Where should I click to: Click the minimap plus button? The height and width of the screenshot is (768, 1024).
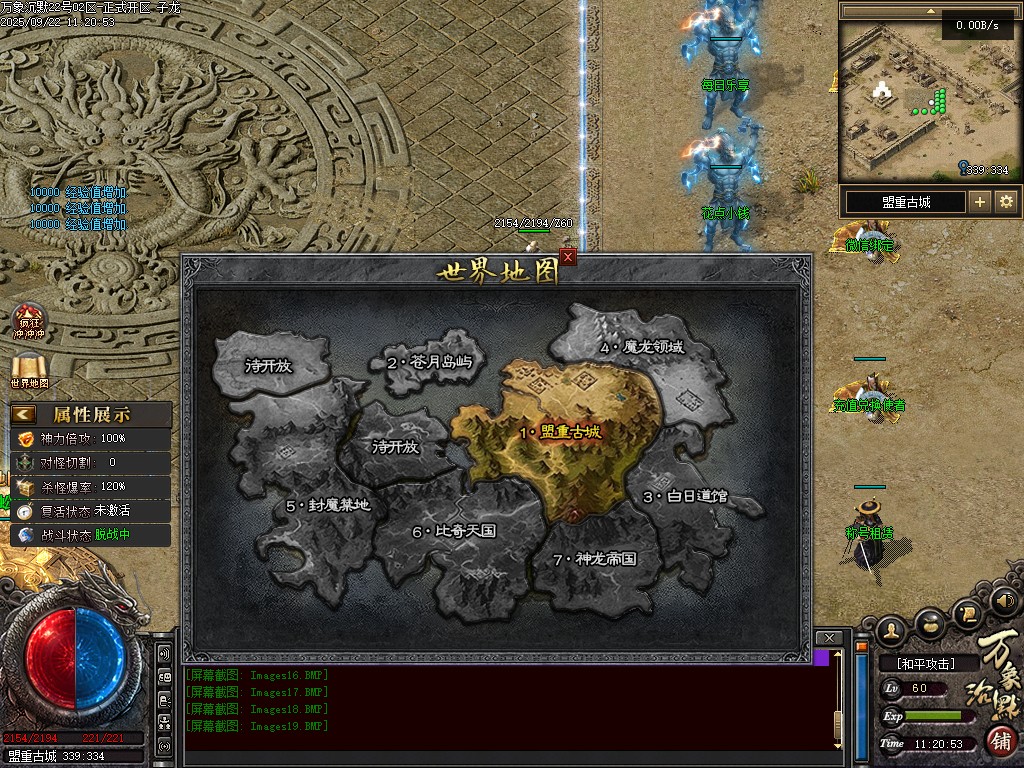980,202
